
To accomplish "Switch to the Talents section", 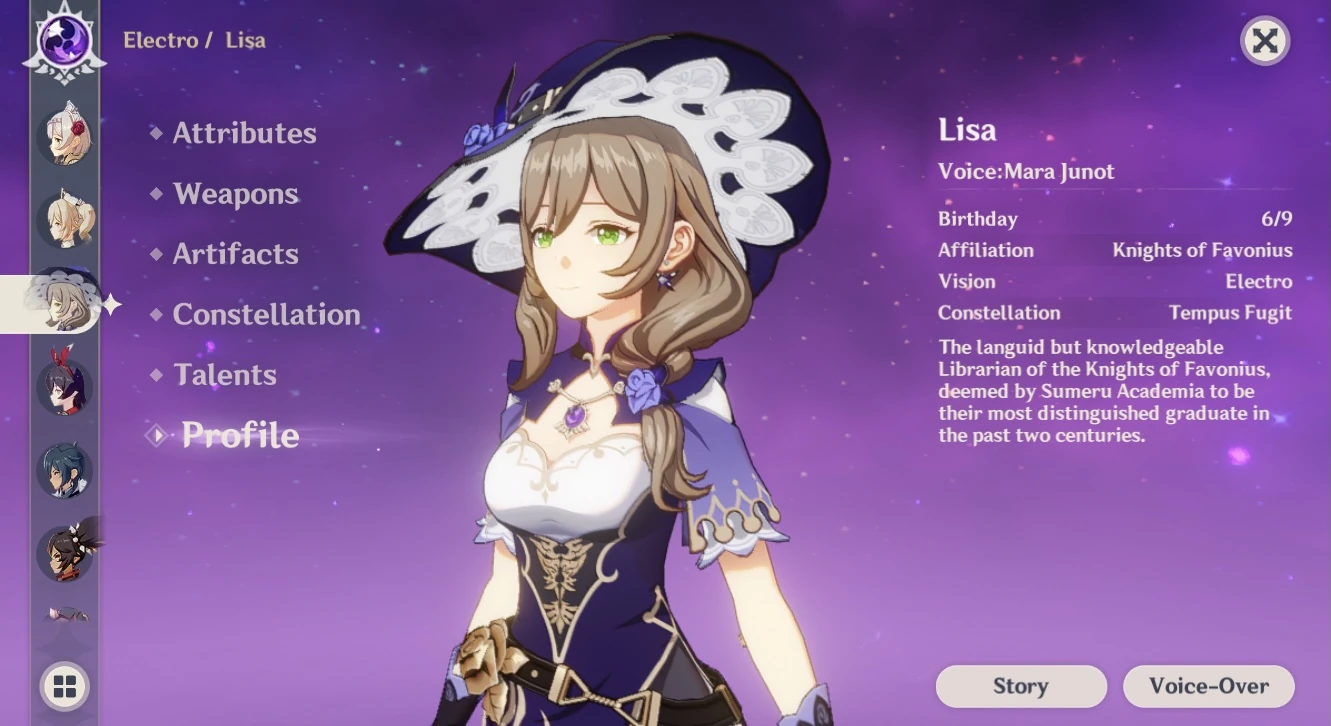I will pos(225,374).
